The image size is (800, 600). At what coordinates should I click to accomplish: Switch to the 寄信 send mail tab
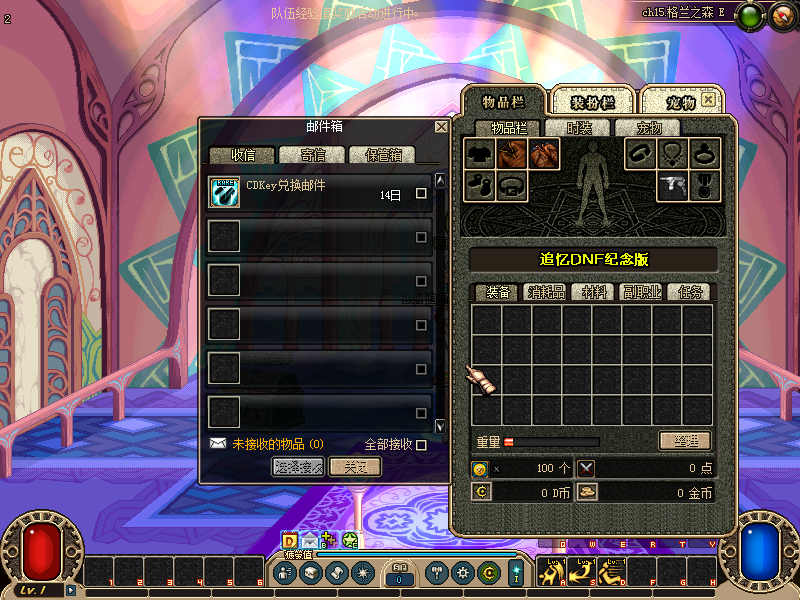[x=312, y=155]
